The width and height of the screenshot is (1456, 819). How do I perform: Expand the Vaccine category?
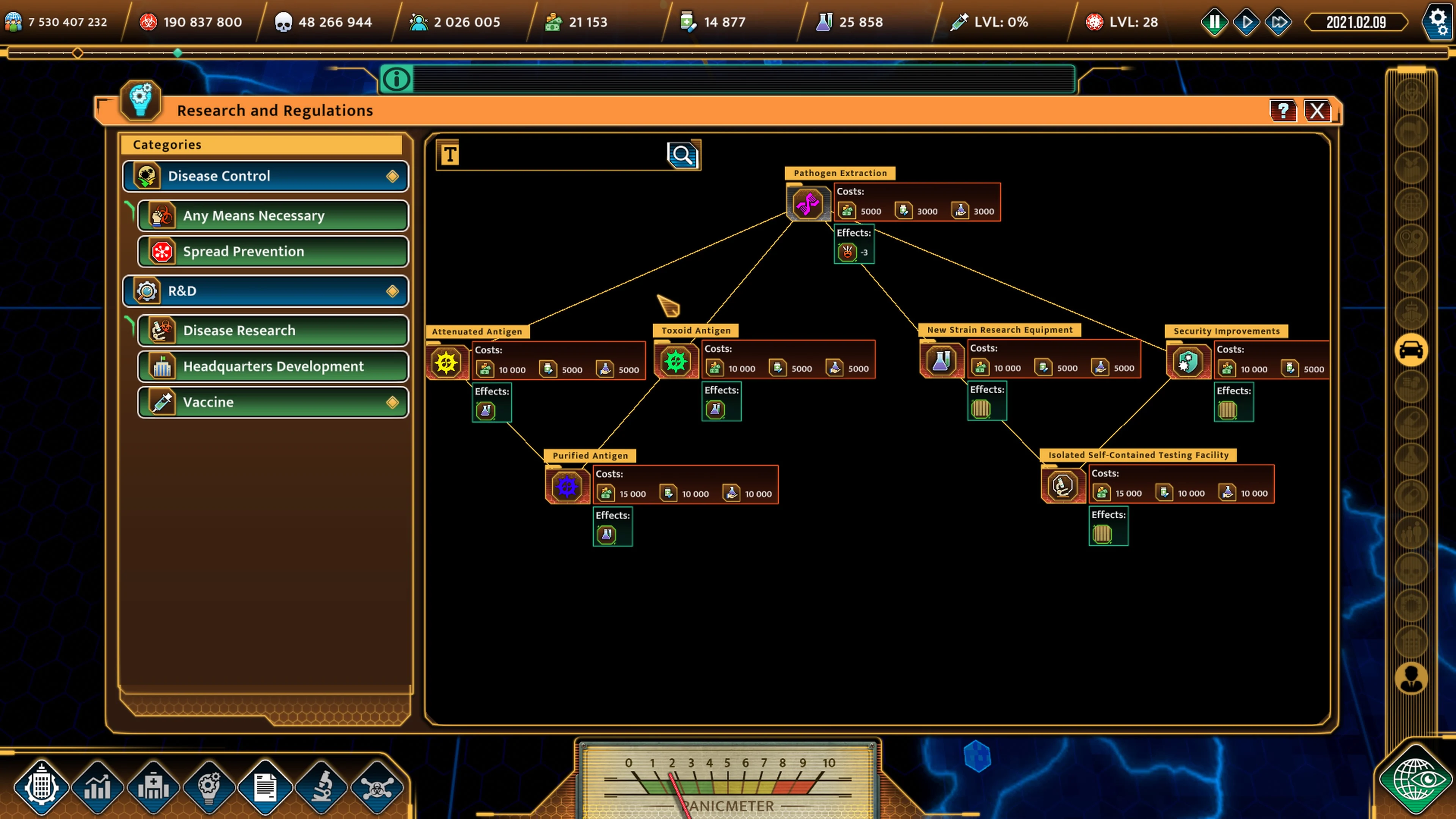coord(273,402)
